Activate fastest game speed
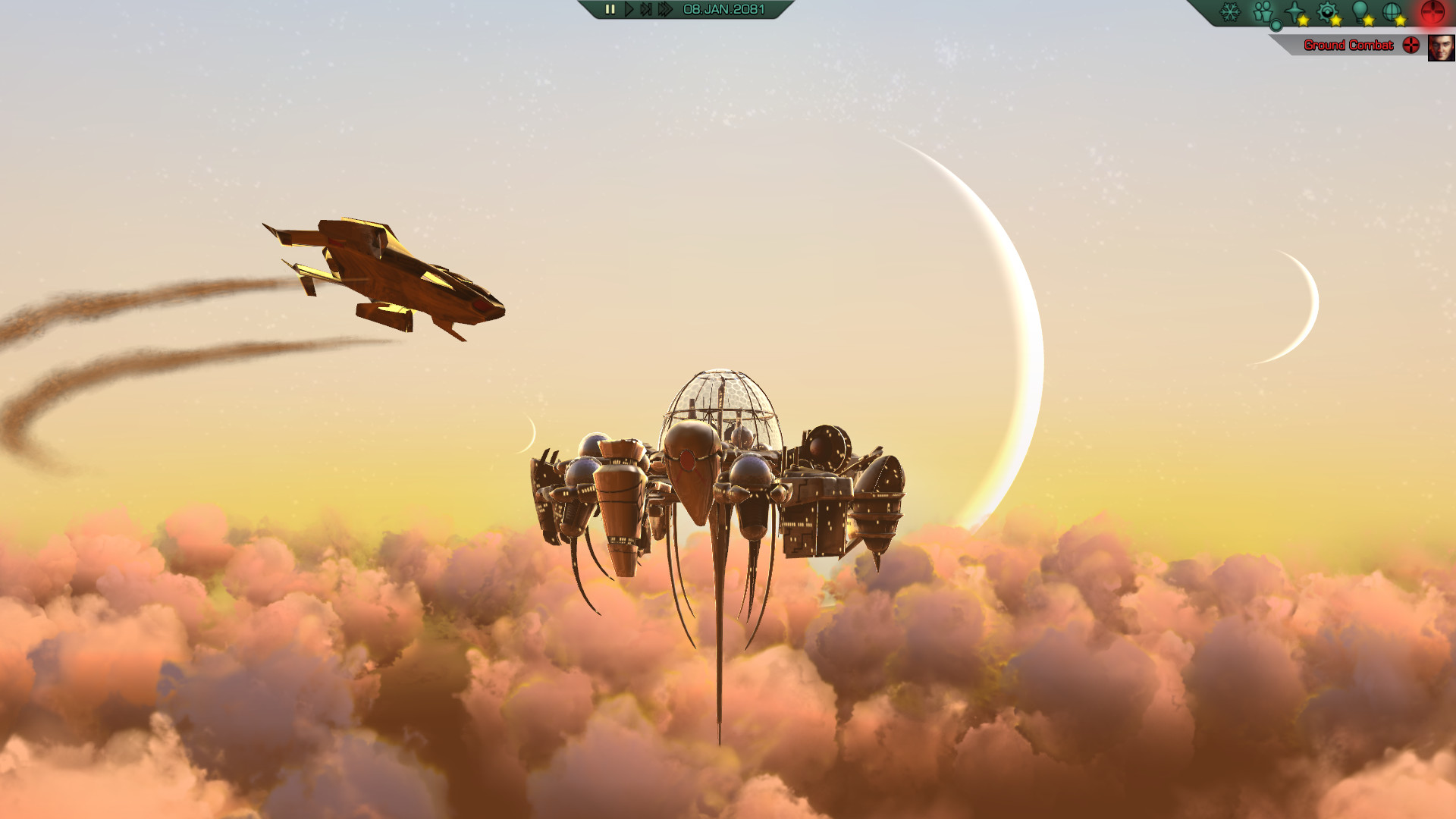This screenshot has height=819, width=1456. tap(666, 10)
